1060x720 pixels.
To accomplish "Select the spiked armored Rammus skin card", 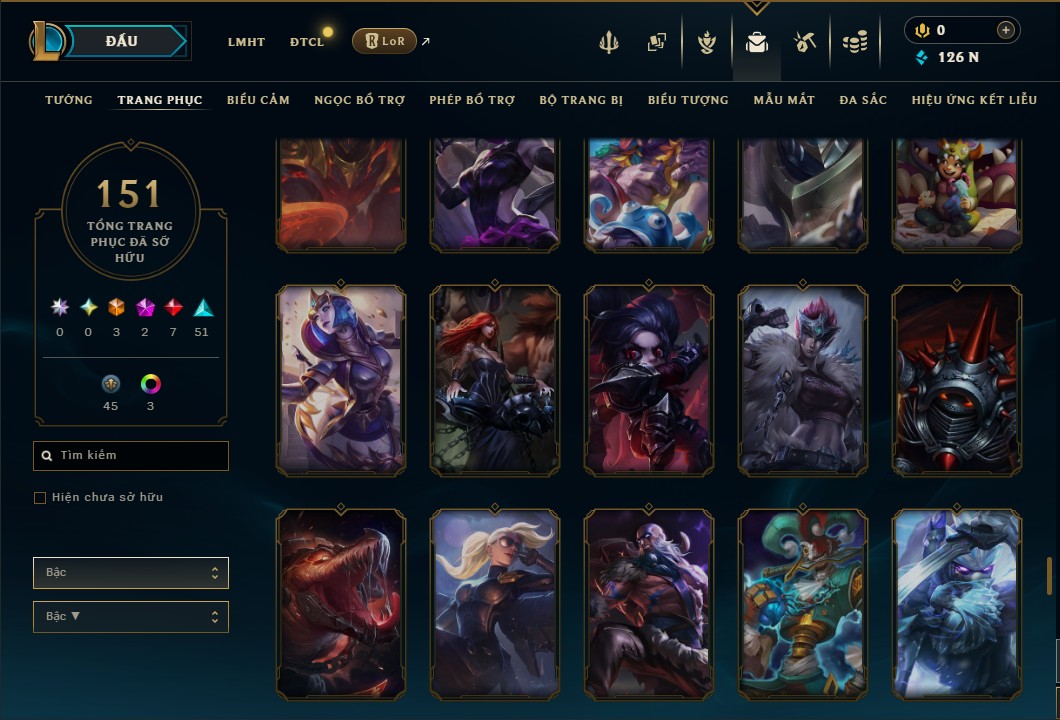I will click(957, 380).
